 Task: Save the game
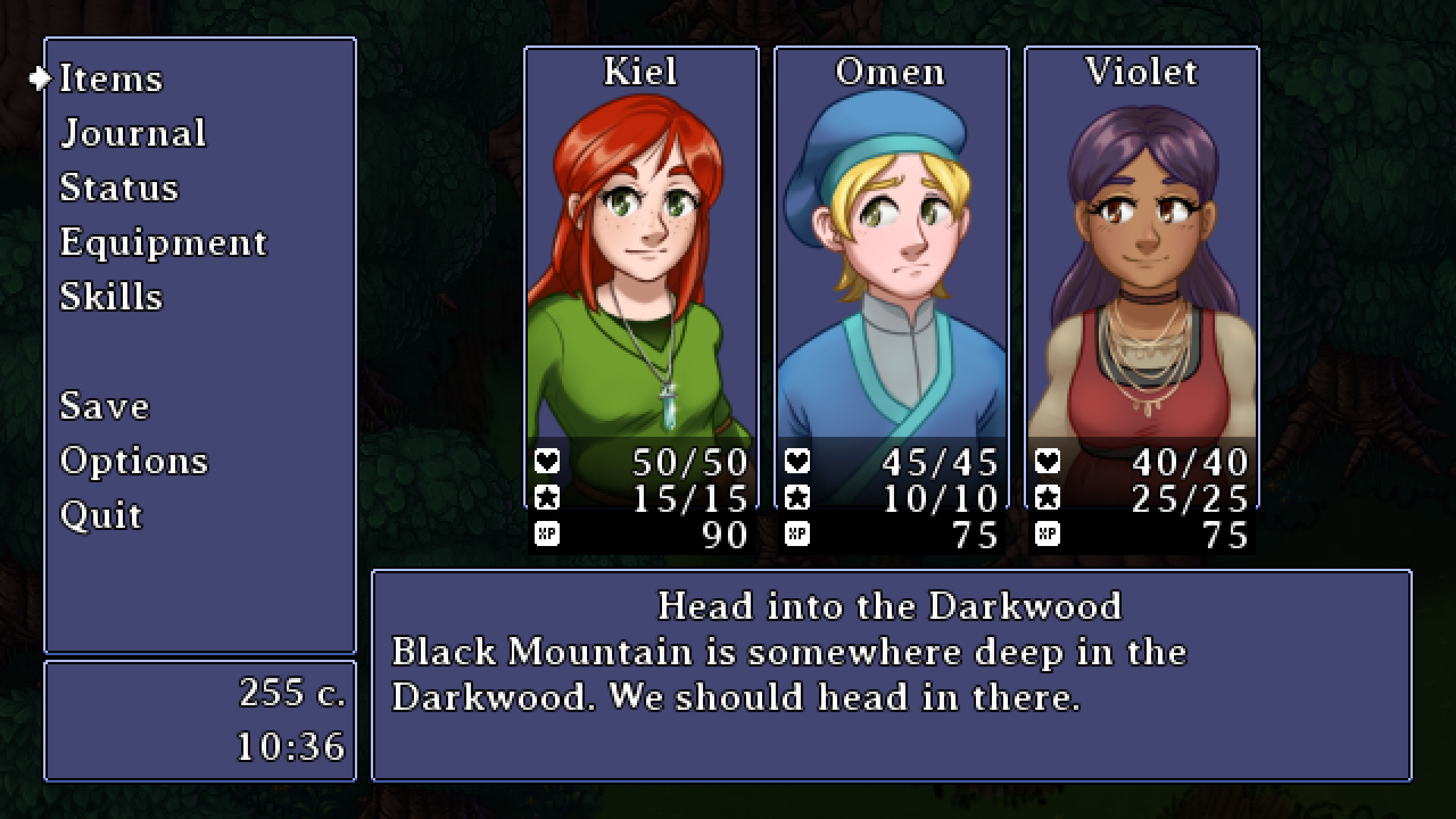pyautogui.click(x=105, y=407)
